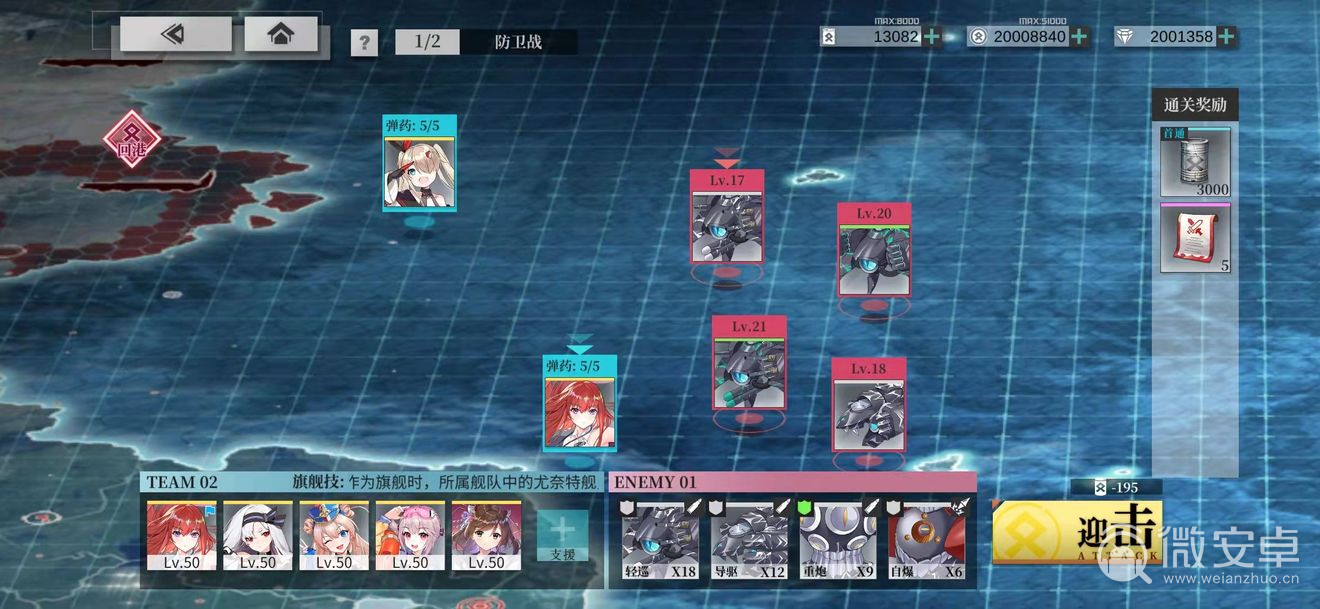The width and height of the screenshot is (1320, 609).
Task: Return to the home screen
Action: tap(281, 35)
